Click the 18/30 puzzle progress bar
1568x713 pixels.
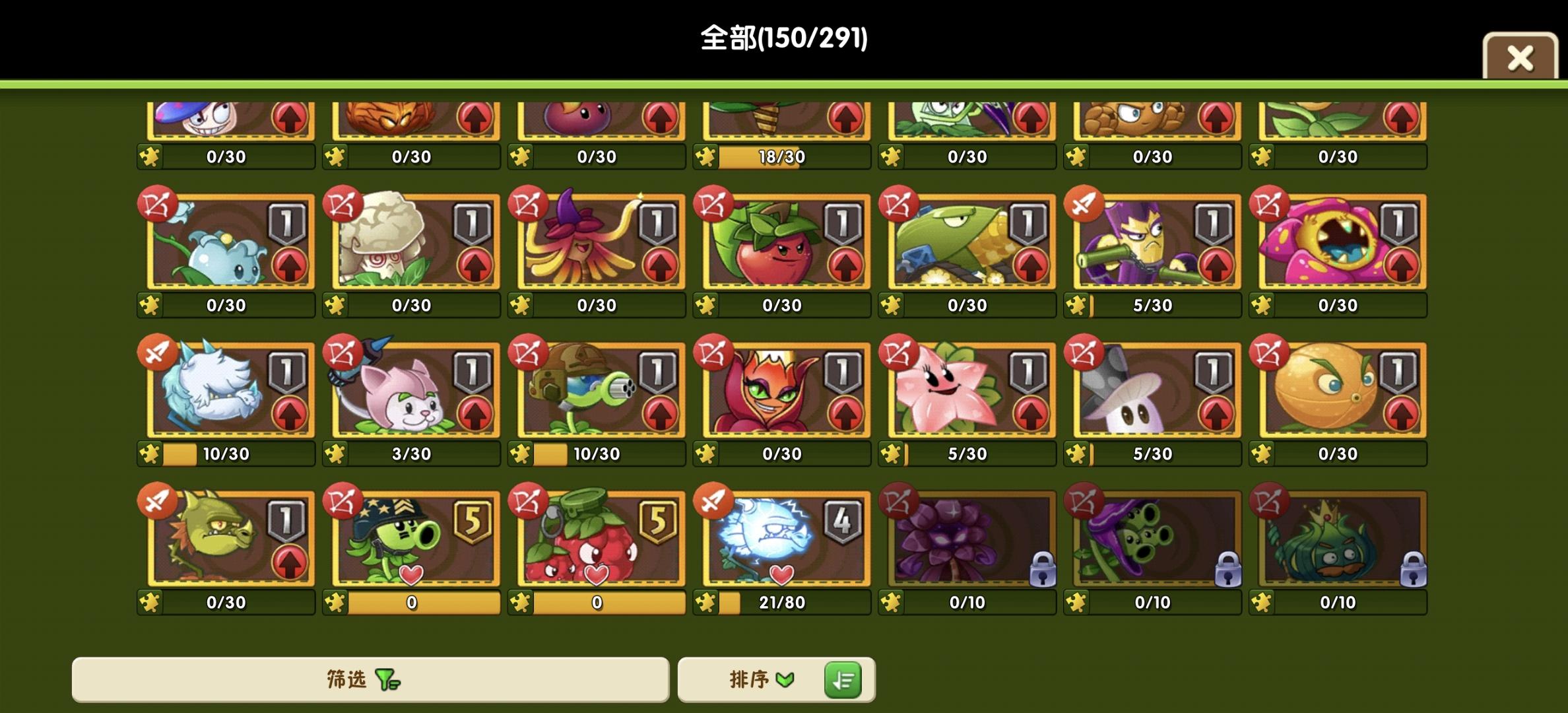pyautogui.click(x=782, y=156)
